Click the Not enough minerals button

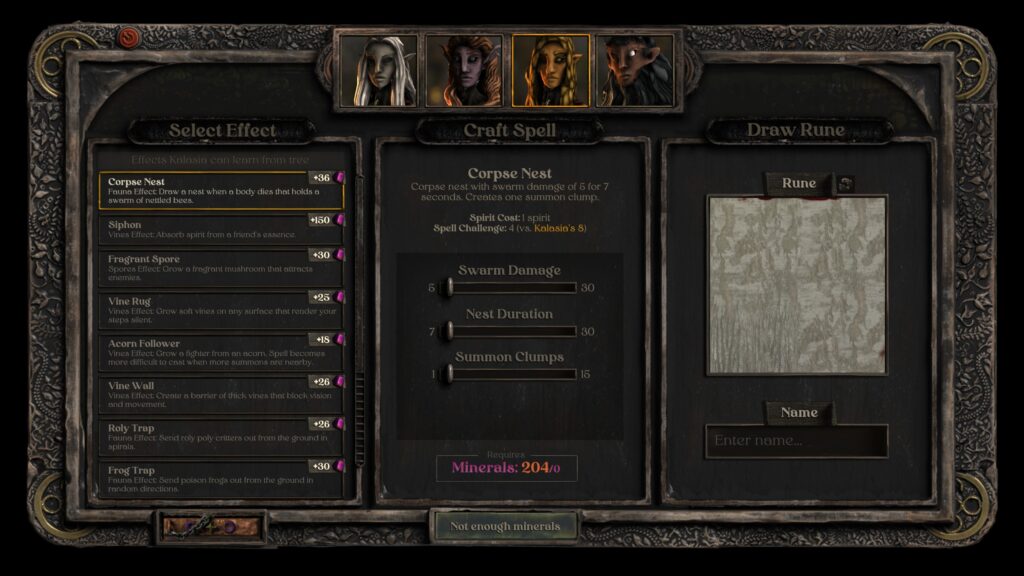point(507,526)
